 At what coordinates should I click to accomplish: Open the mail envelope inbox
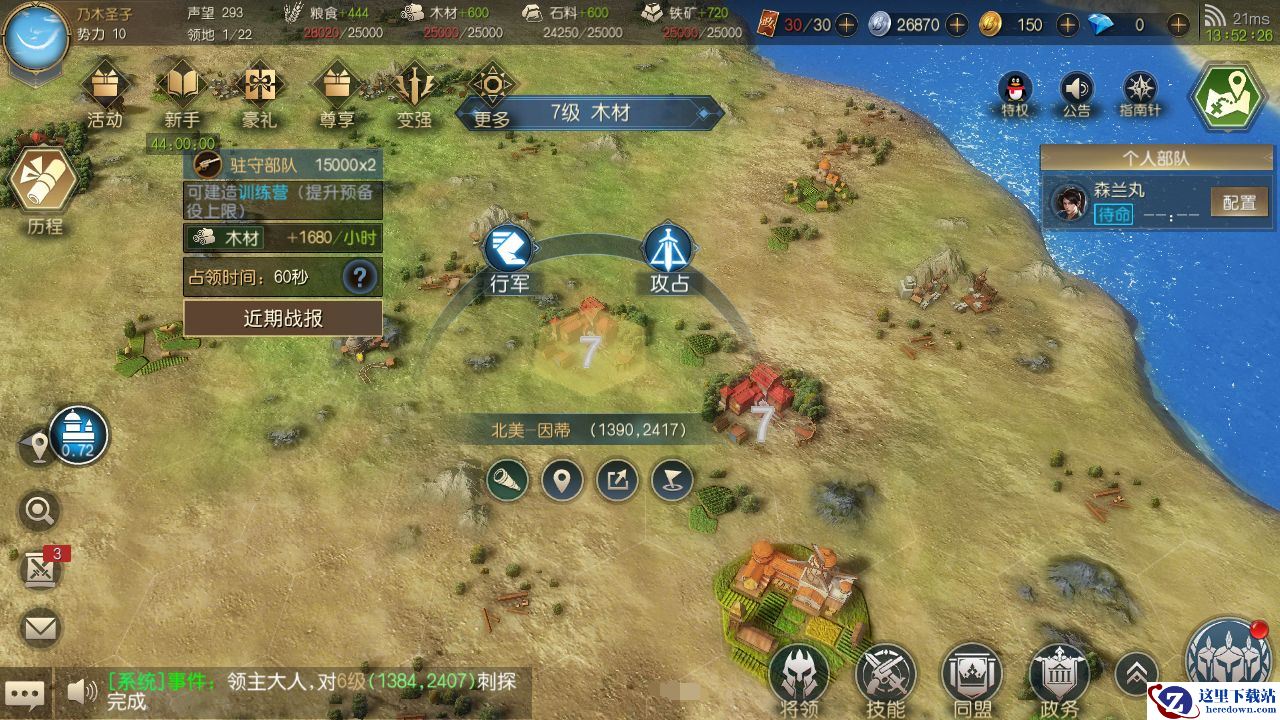click(x=40, y=628)
